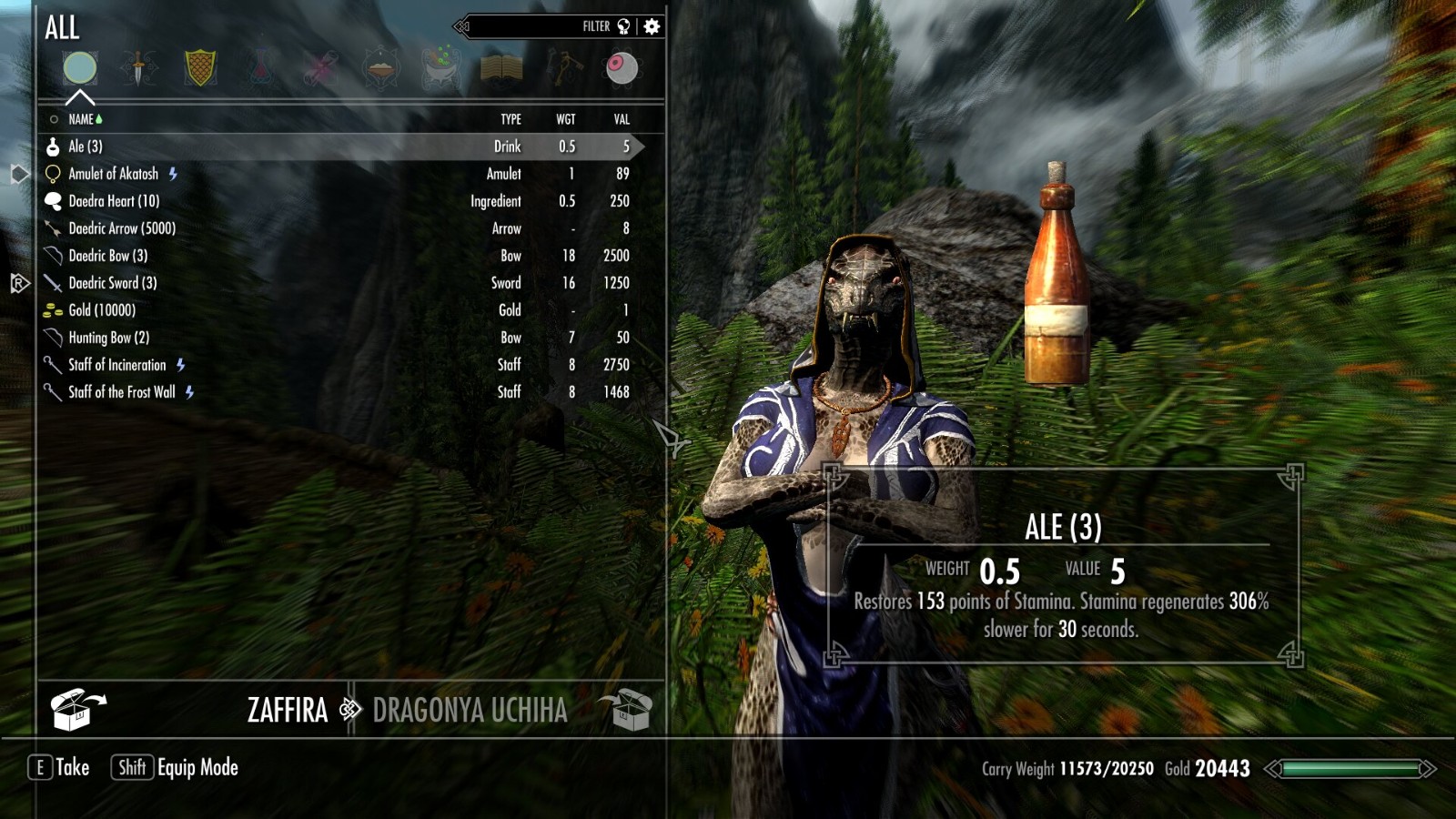Switch to the weapons category tab
Image resolution: width=1456 pixels, height=819 pixels.
tap(138, 68)
